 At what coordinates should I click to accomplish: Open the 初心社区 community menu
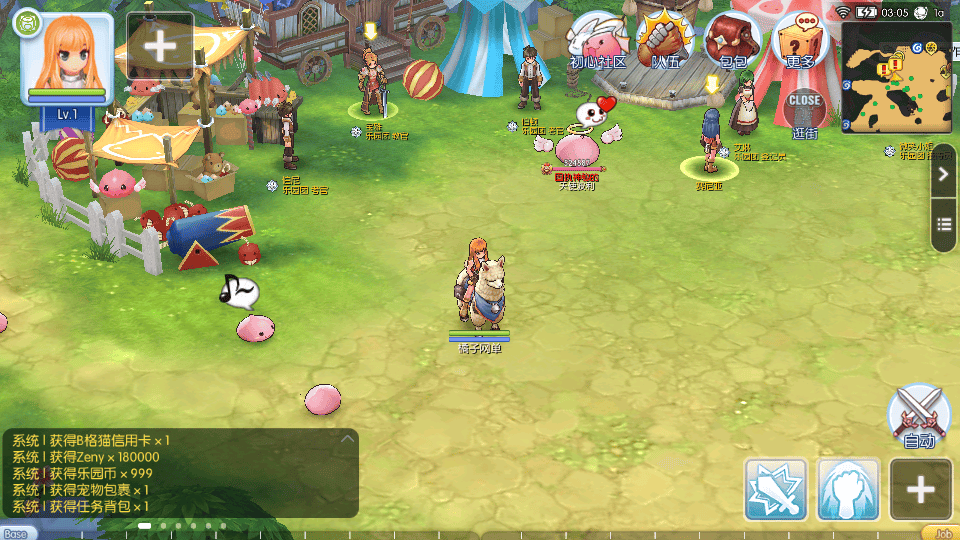click(598, 42)
